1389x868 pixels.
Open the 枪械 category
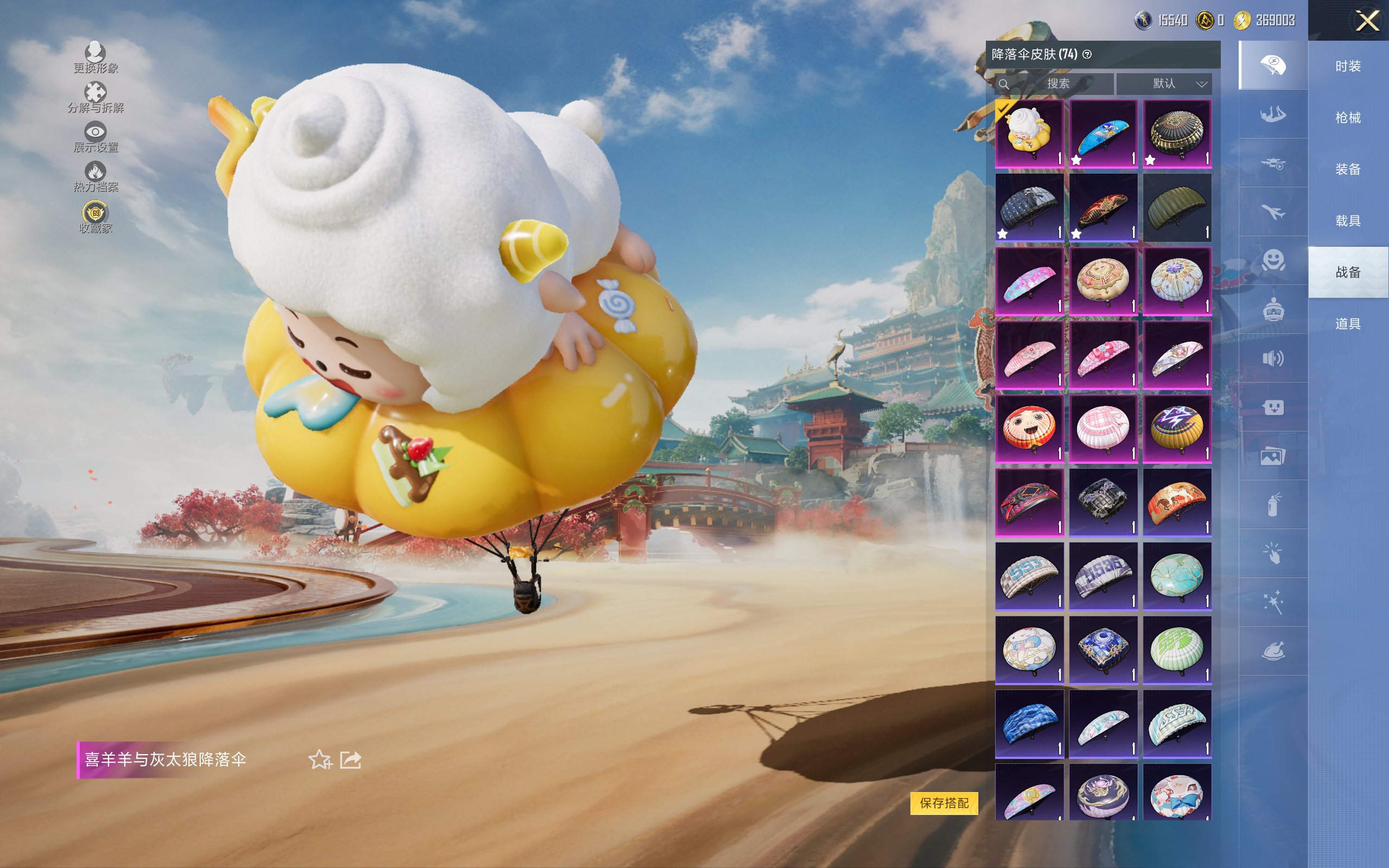point(1347,118)
